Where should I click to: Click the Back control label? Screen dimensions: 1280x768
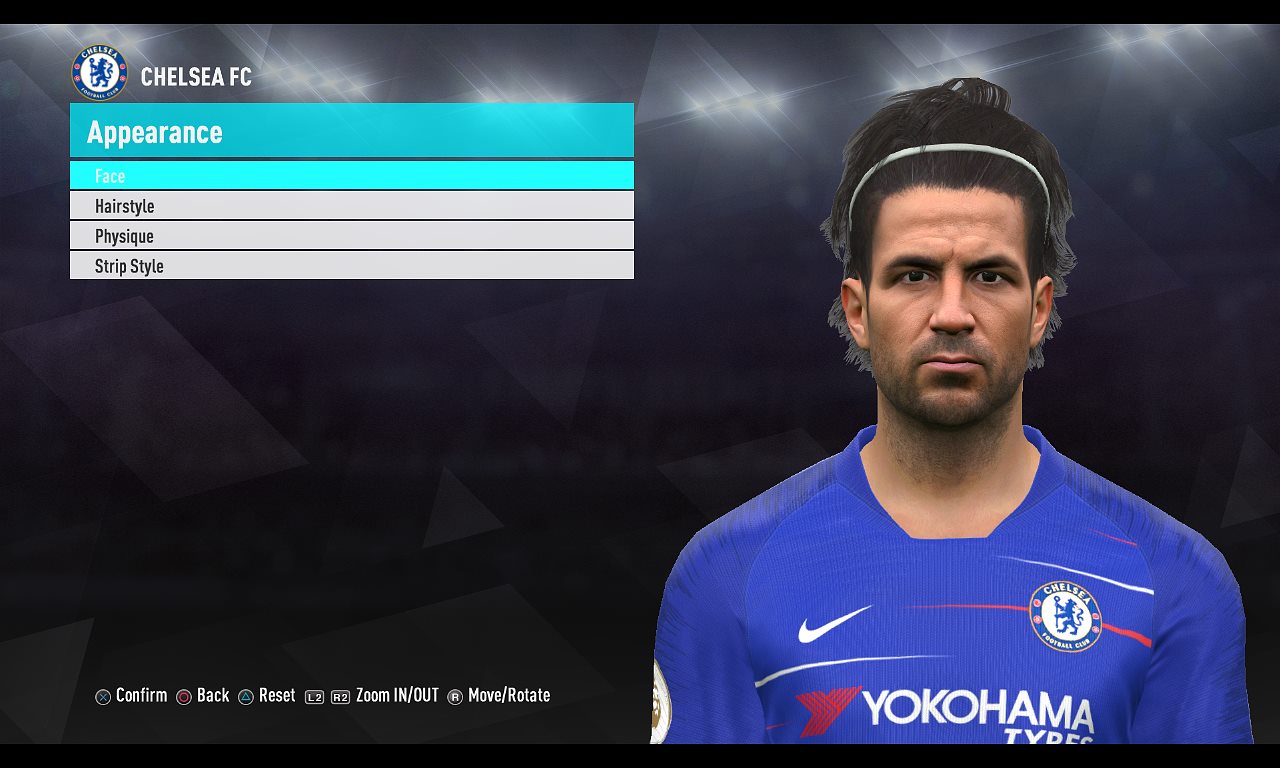[213, 695]
